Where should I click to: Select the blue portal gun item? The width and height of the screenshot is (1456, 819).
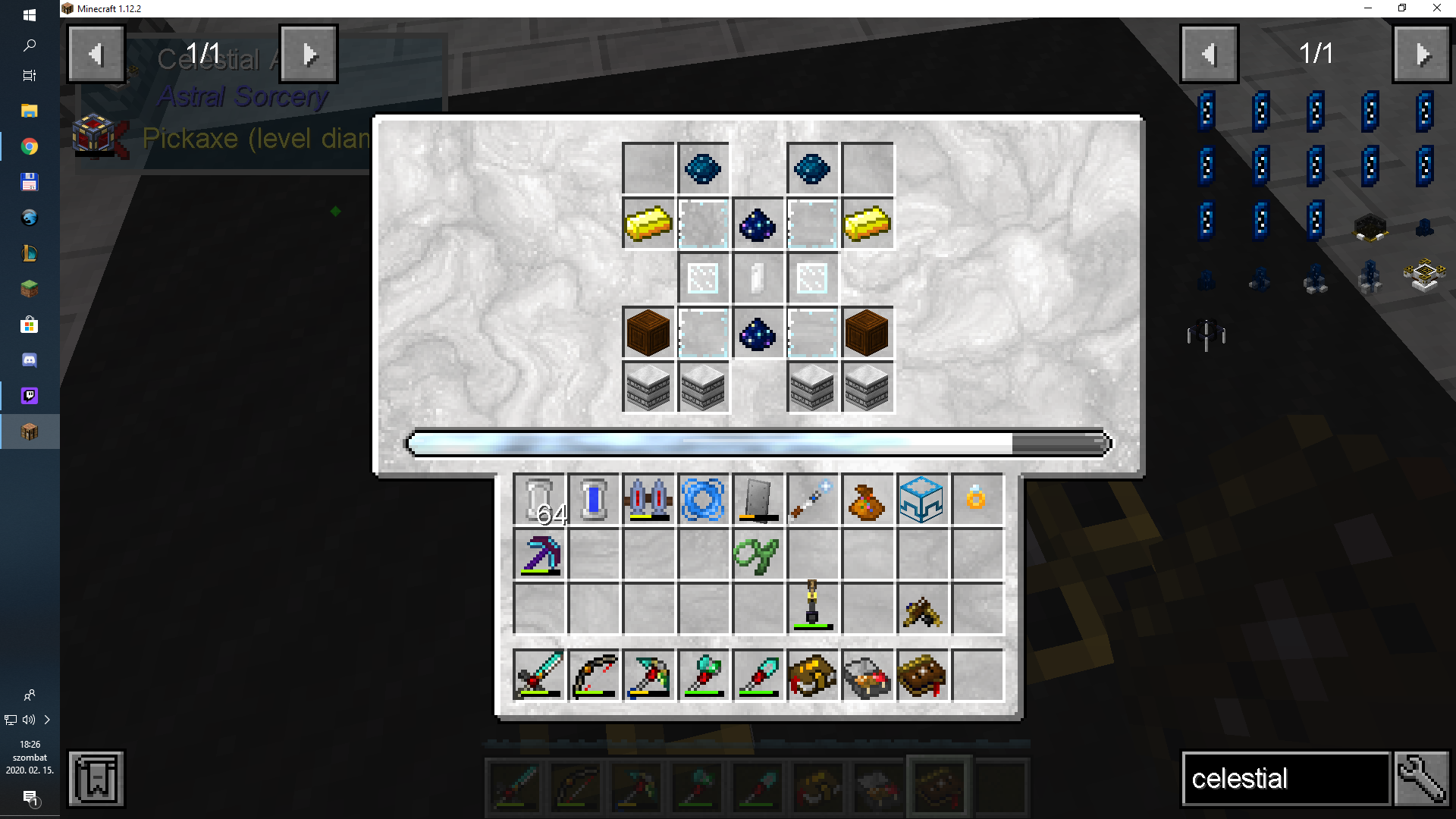703,500
